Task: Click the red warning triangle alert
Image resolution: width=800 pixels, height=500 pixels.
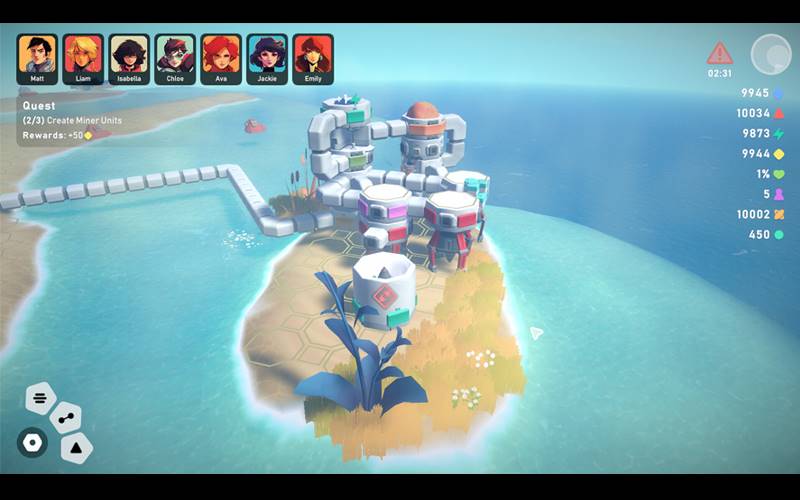Action: [x=719, y=54]
